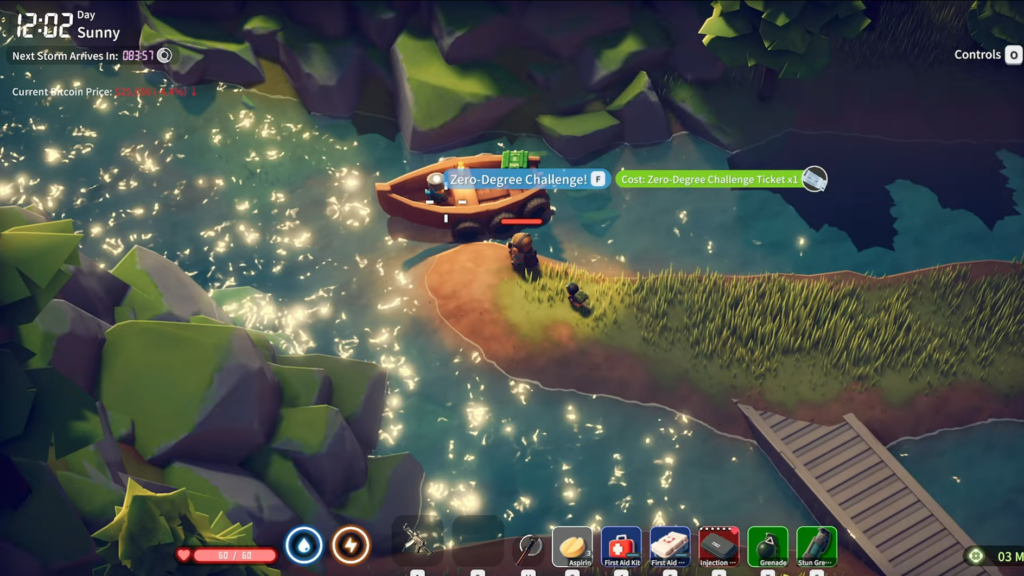Use the First Aid Kit slot
1024x576 pixels.
point(621,546)
